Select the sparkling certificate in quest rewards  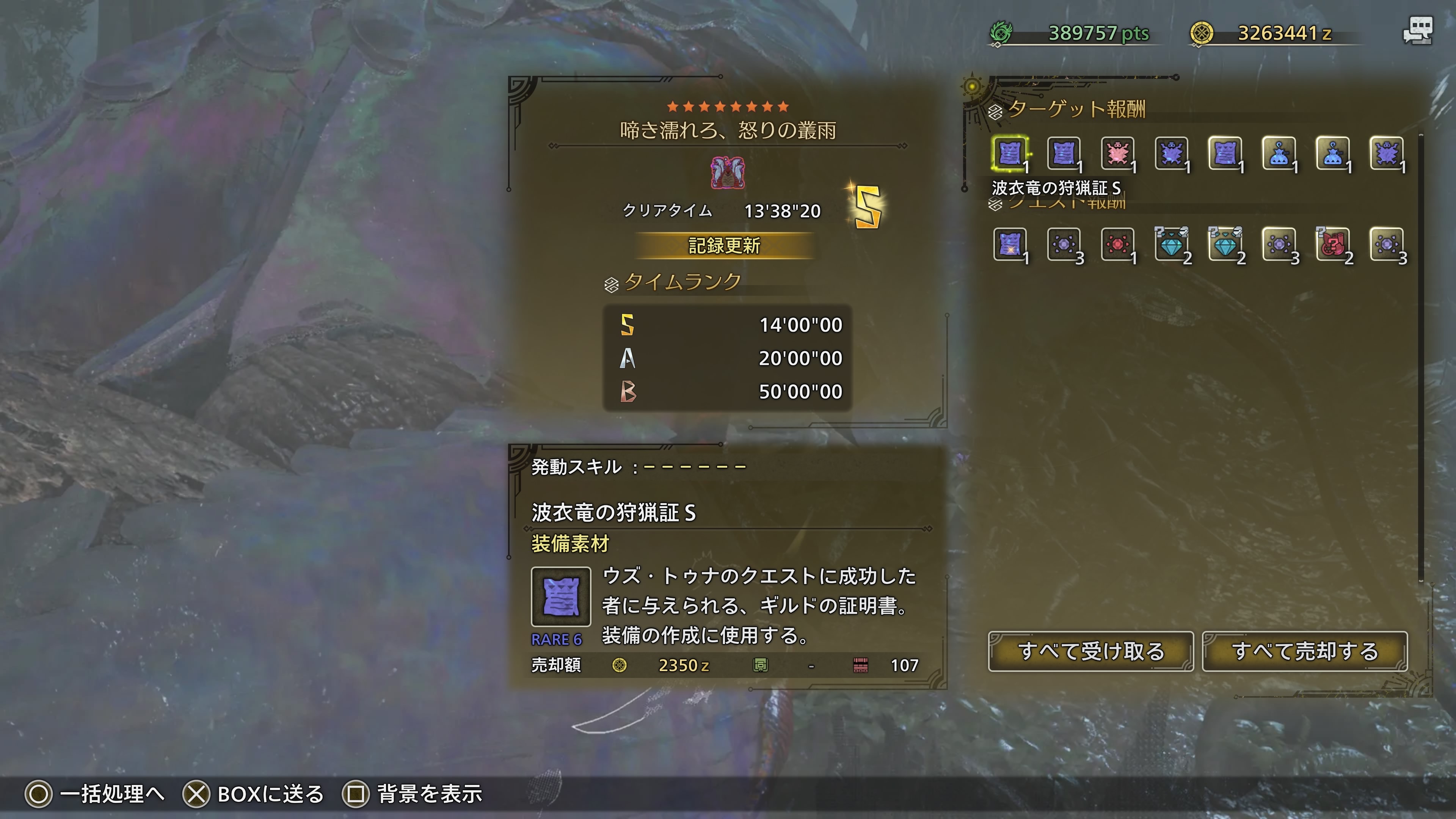click(1009, 244)
